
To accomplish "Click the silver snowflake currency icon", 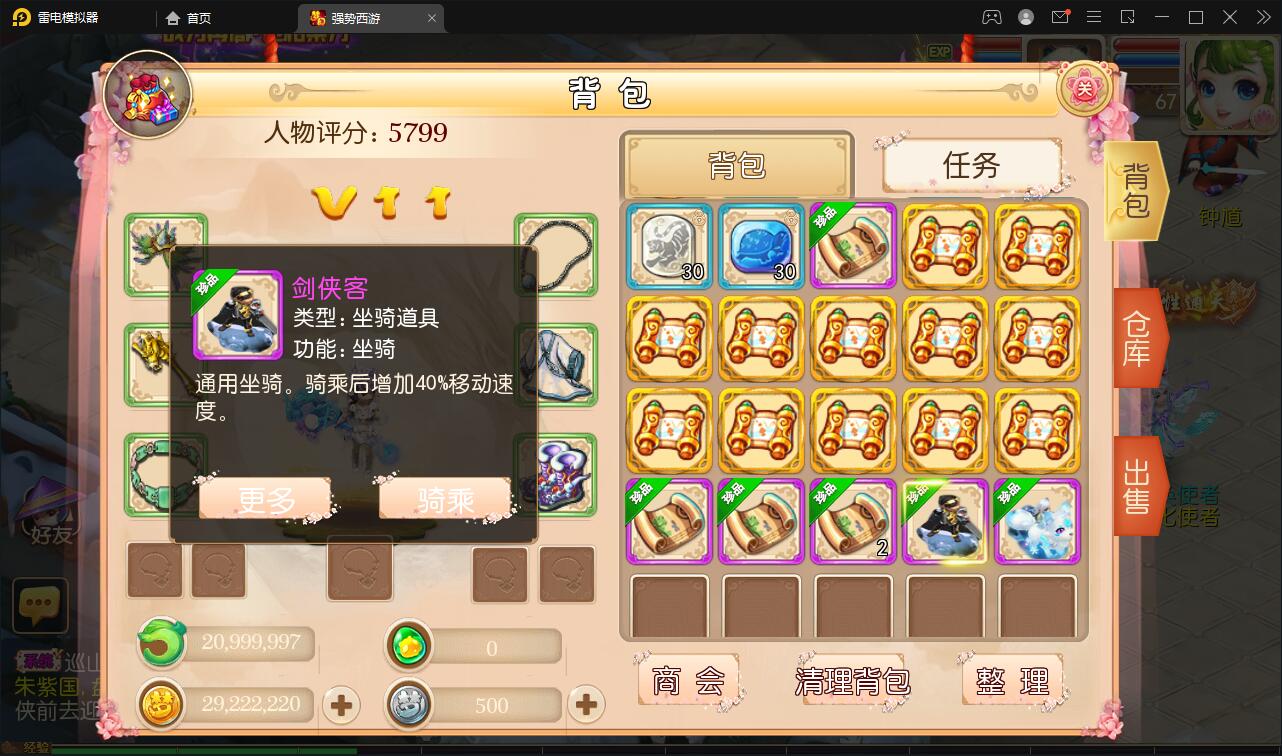I will [x=409, y=704].
